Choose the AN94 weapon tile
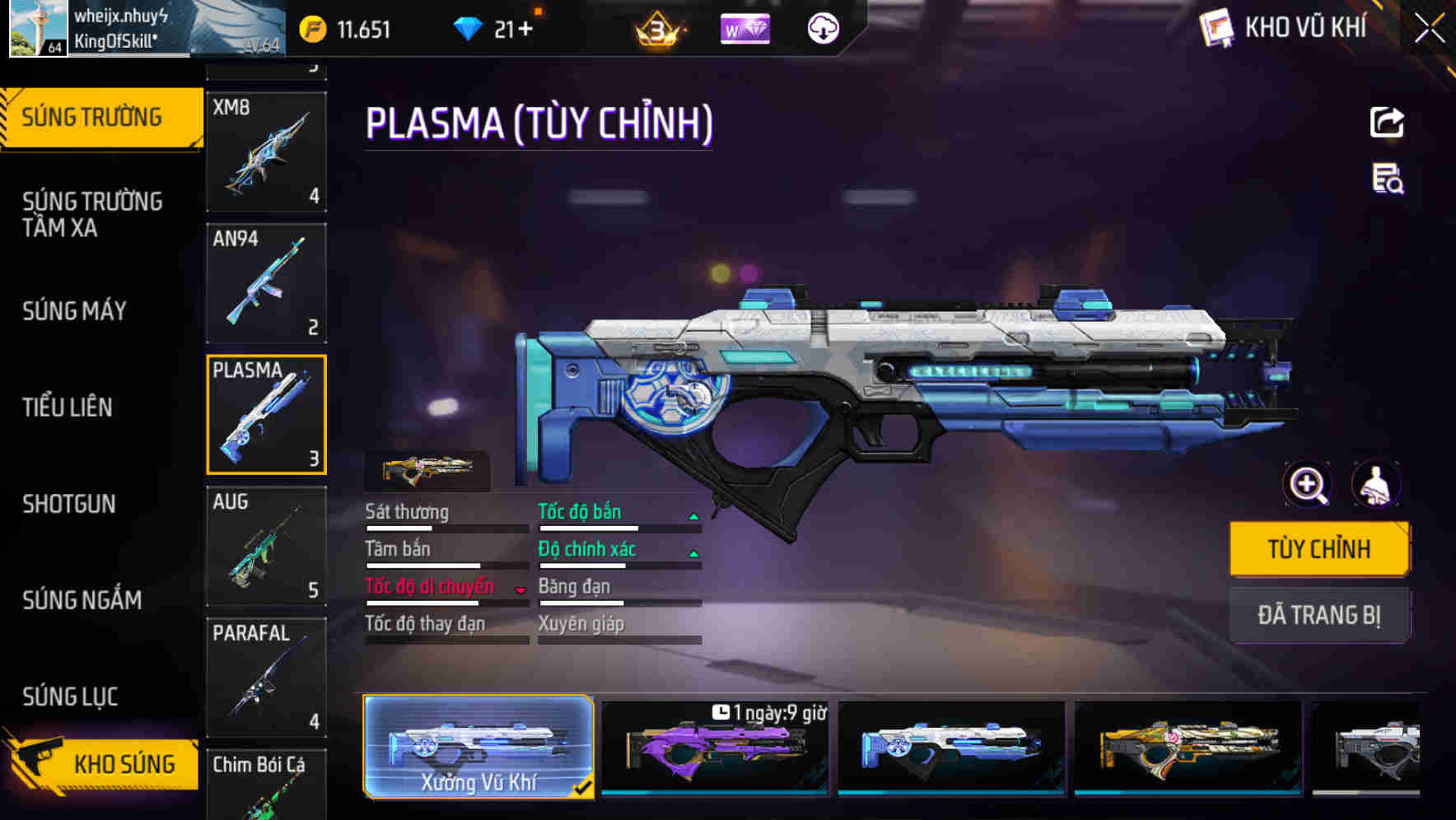 [266, 283]
